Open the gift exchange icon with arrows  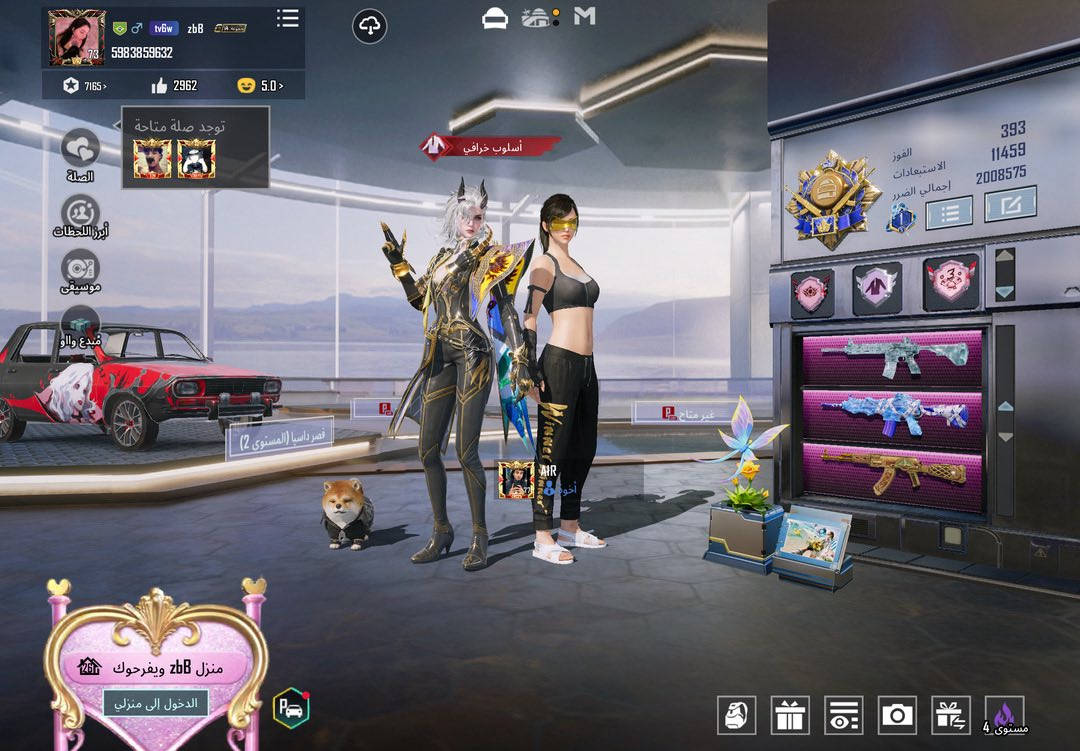pyautogui.click(x=951, y=715)
